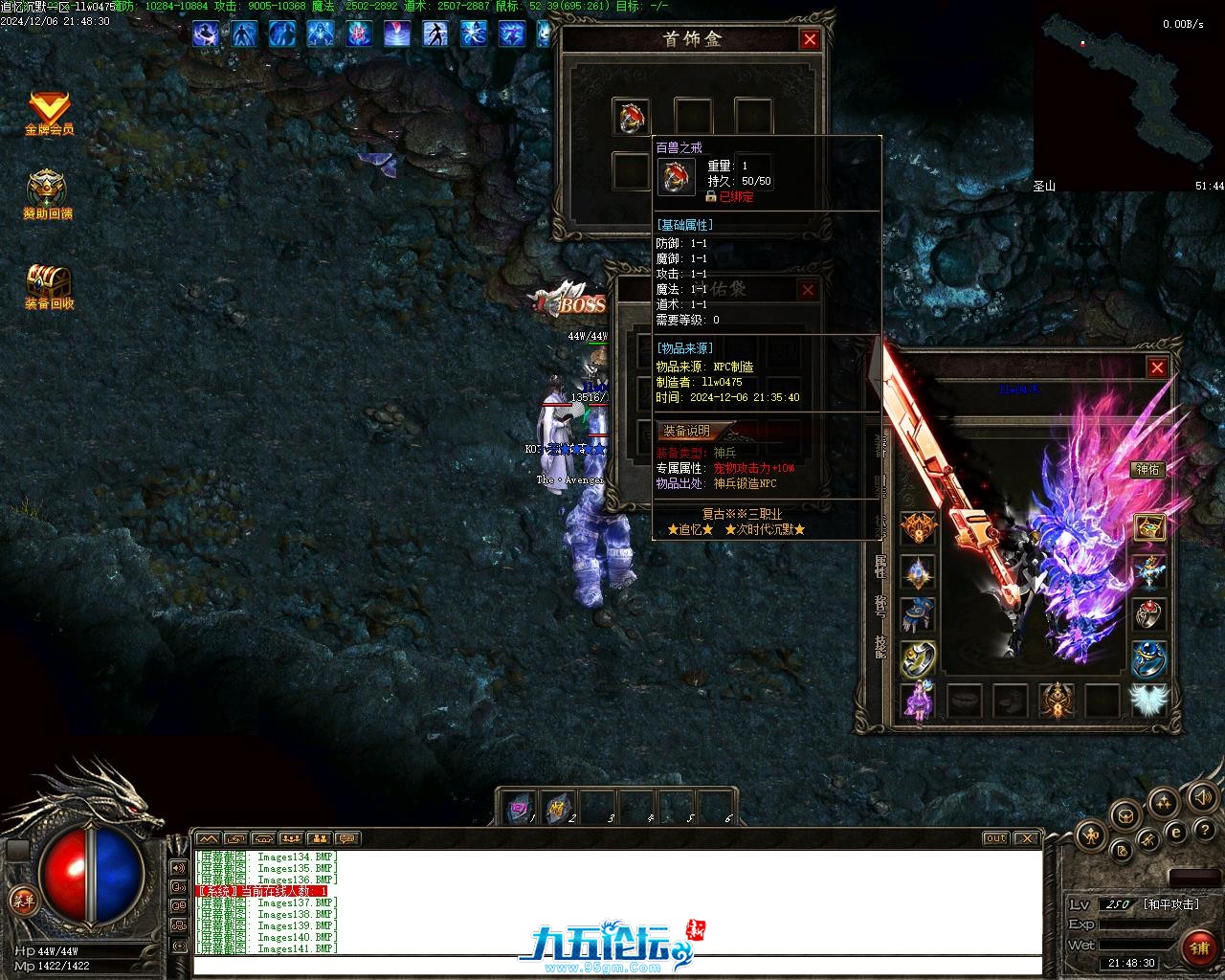Image resolution: width=1225 pixels, height=980 pixels.
Task: Open the 装备回收 equipment recycle chest
Action: pyautogui.click(x=49, y=286)
